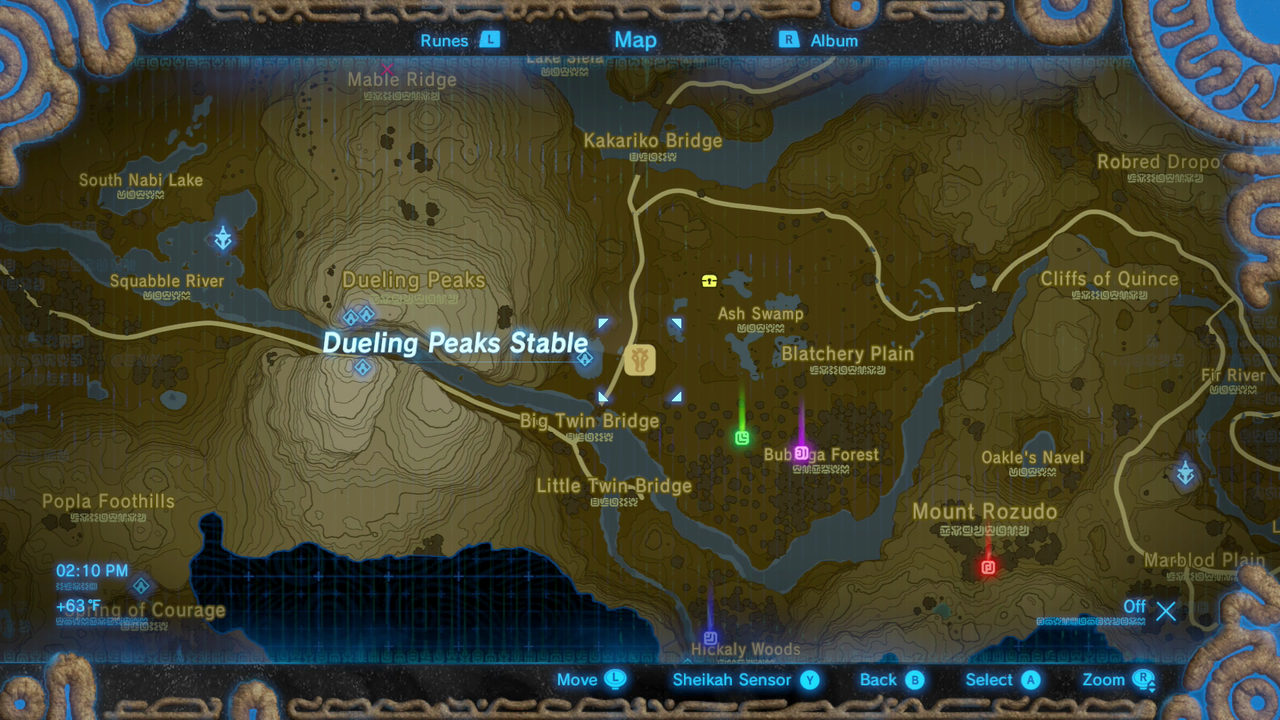Select the purple beacon at Hickaly Woods
1280x720 pixels.
click(x=710, y=636)
